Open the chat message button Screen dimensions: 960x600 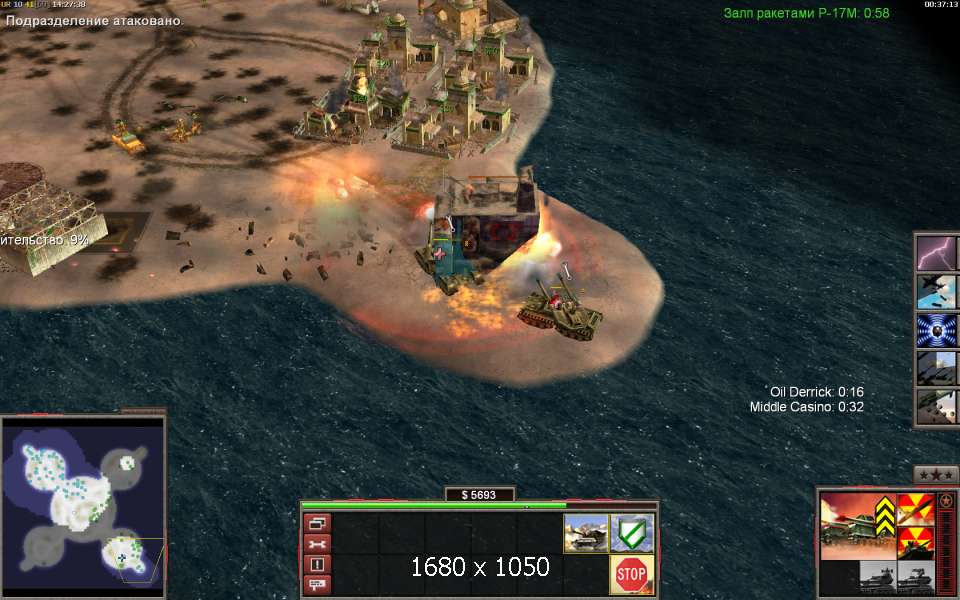(x=317, y=584)
